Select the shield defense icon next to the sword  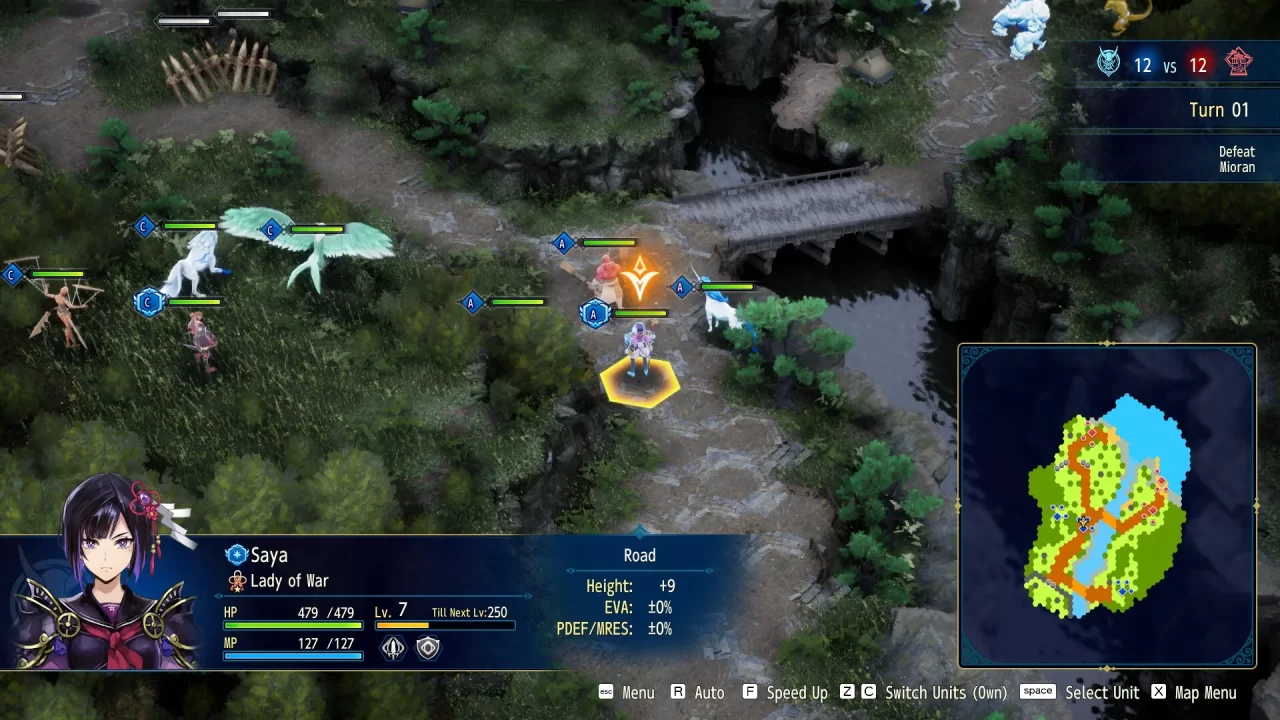[426, 647]
